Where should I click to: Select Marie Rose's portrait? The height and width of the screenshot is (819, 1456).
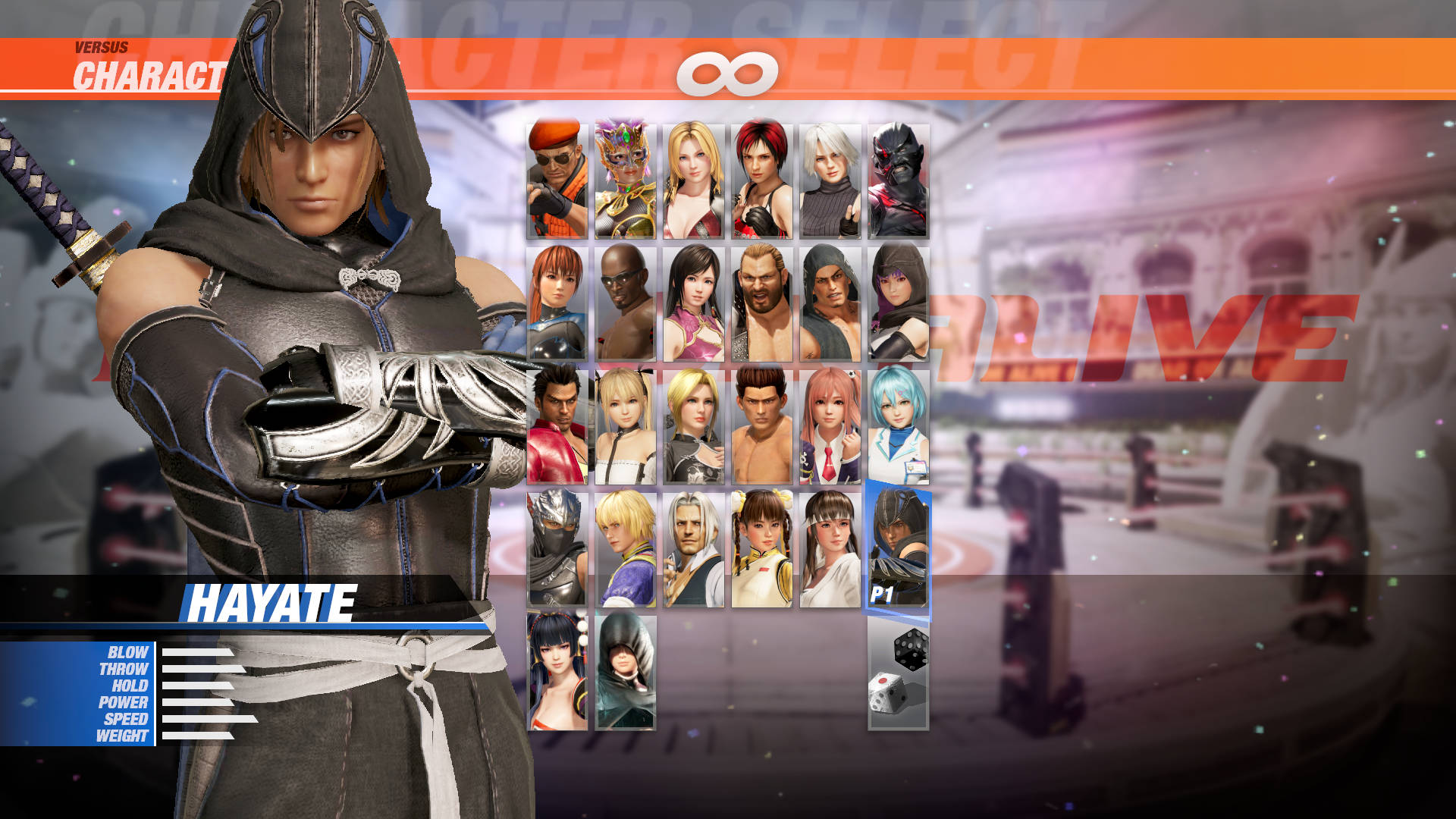coord(626,425)
